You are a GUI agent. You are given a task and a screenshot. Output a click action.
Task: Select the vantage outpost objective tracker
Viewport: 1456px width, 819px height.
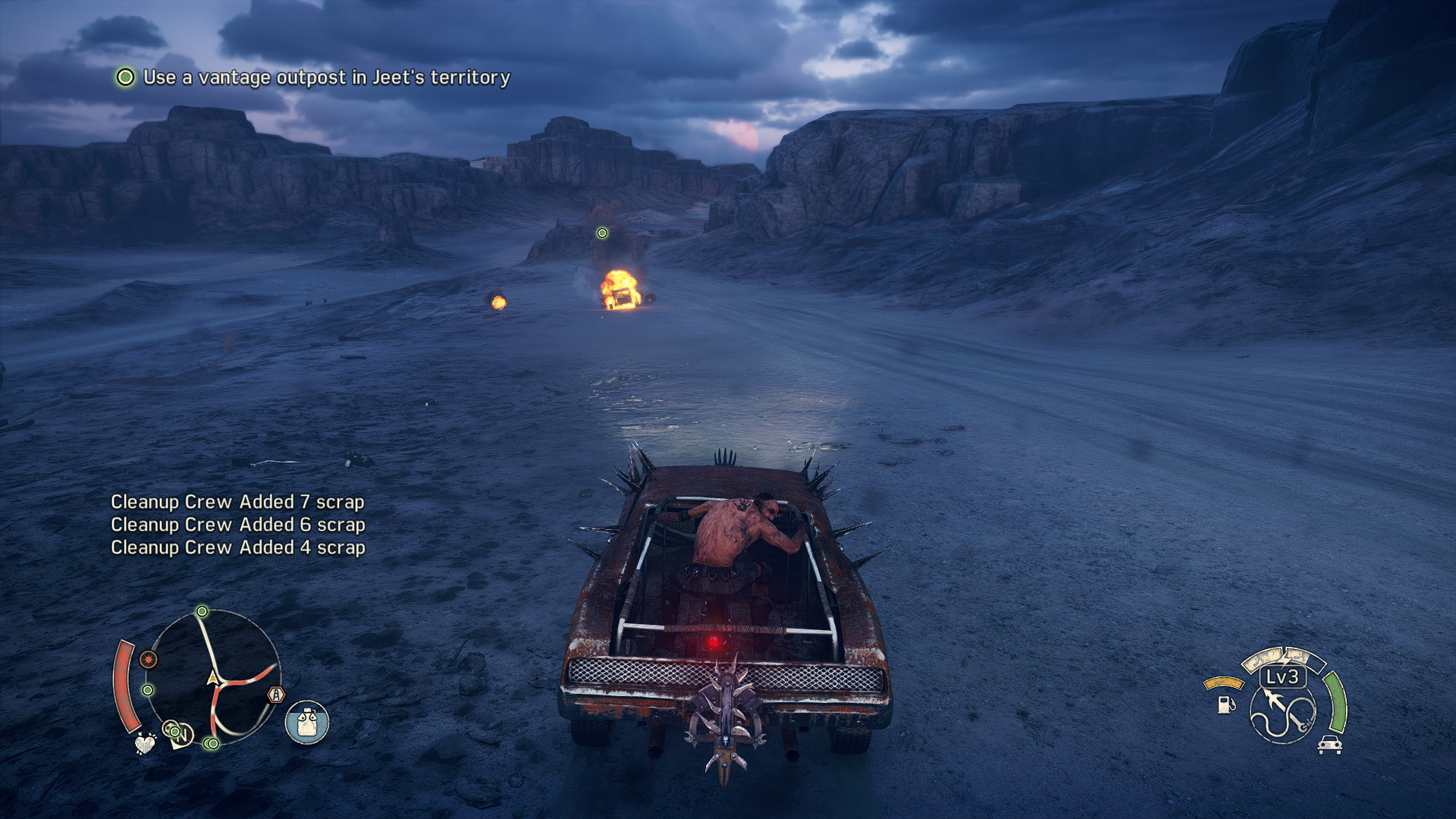tap(312, 77)
